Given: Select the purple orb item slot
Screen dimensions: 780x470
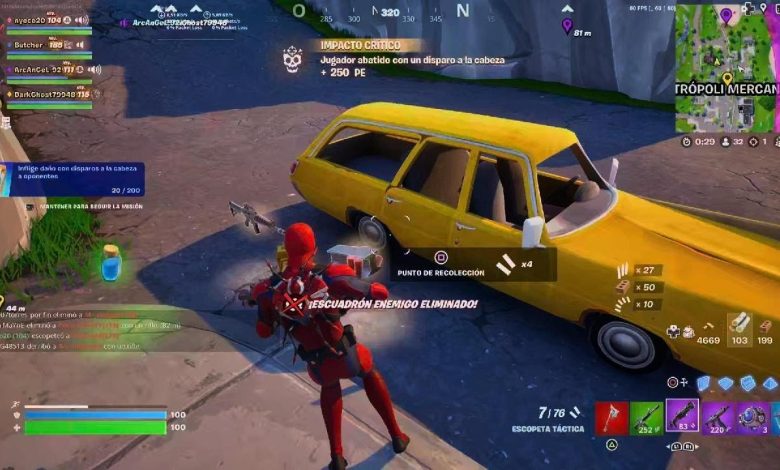Looking at the screenshot, I should pos(752,418).
